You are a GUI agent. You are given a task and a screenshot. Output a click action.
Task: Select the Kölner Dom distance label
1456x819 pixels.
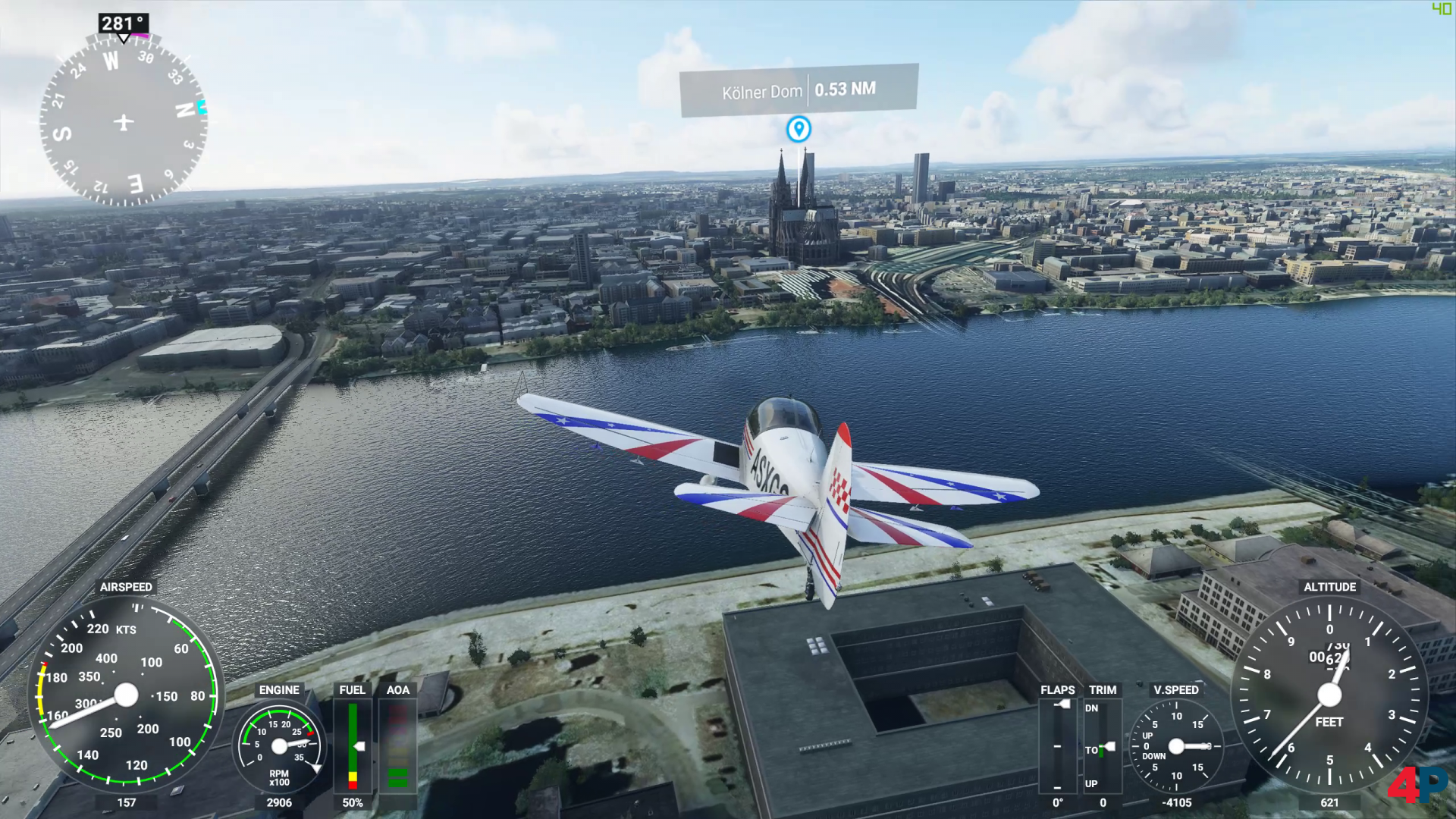coord(799,91)
